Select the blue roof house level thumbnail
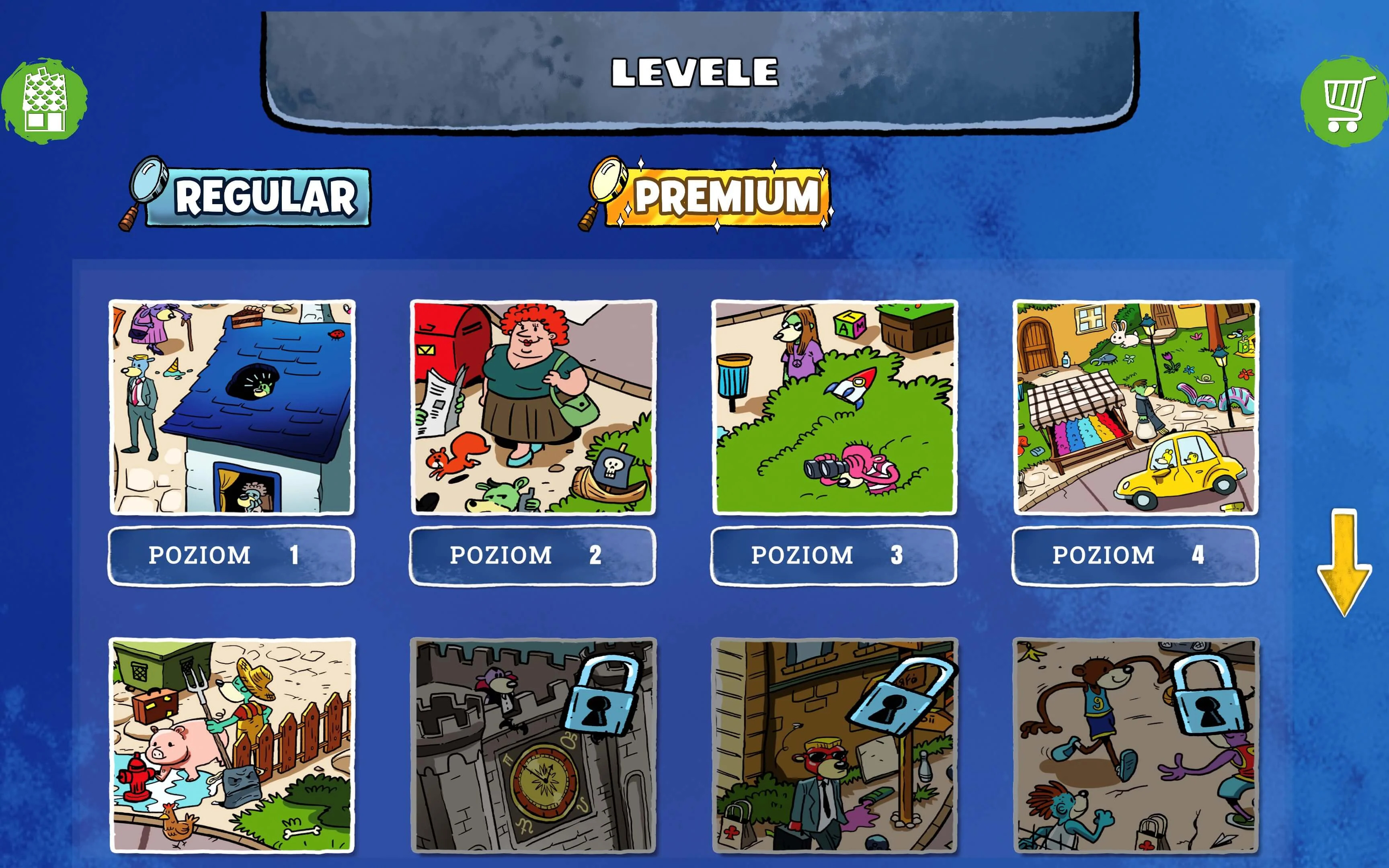 pyautogui.click(x=232, y=407)
